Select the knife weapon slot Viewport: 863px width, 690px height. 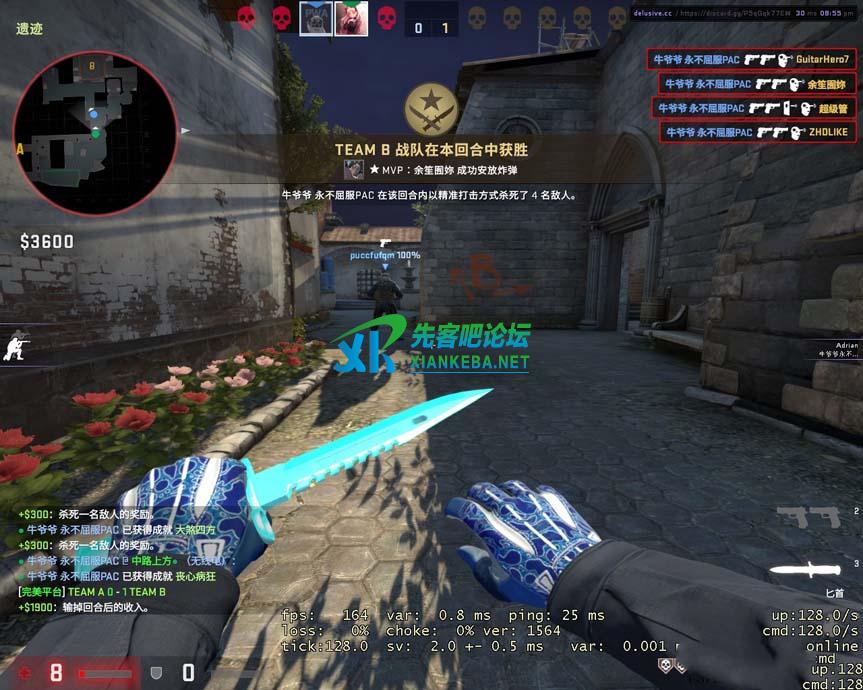click(804, 570)
